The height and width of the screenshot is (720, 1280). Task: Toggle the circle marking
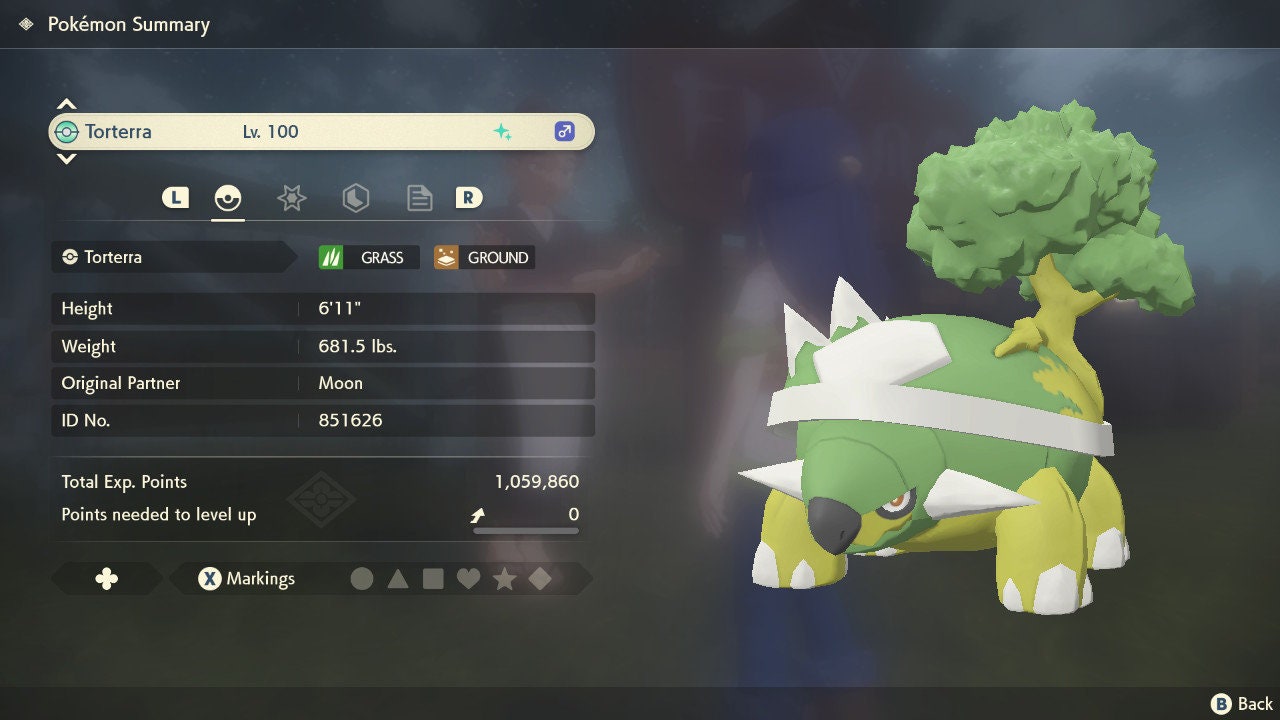tap(362, 578)
